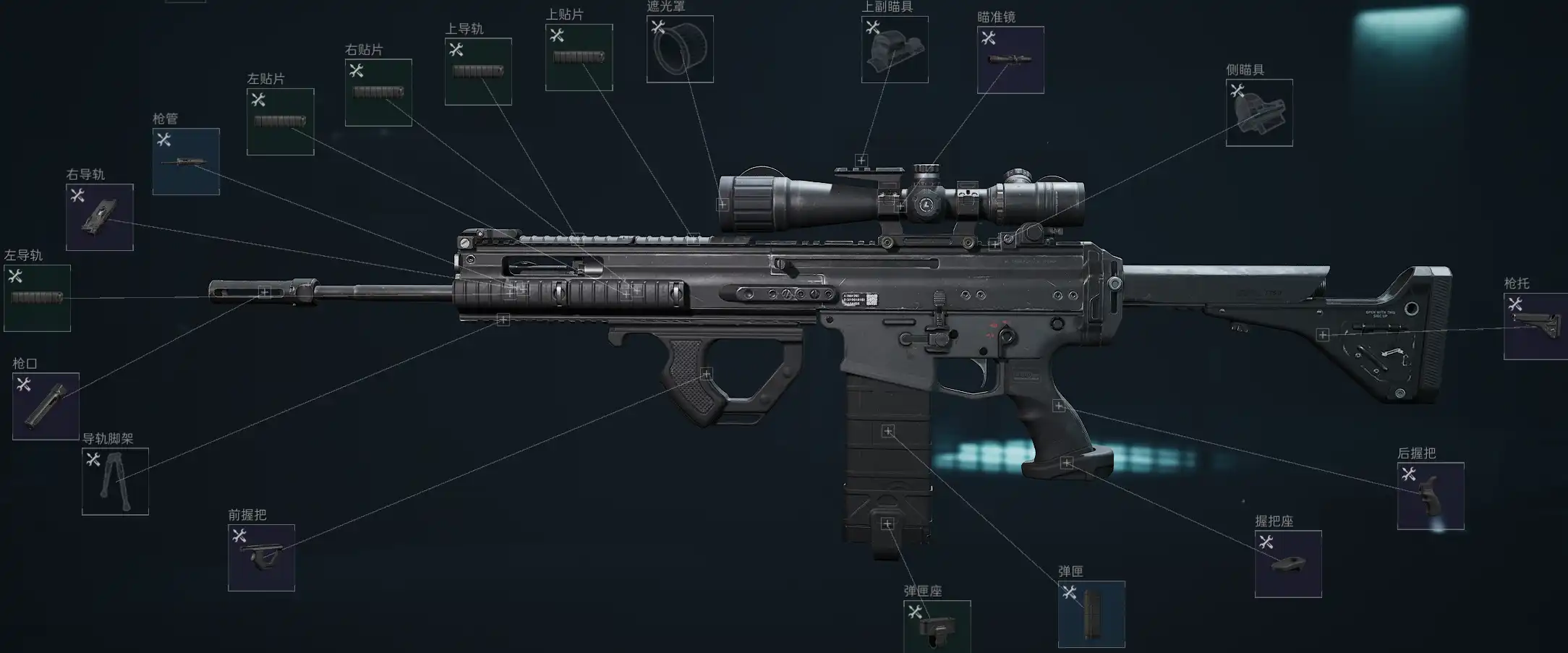Select the 右导轨 right rail slot

point(99,217)
